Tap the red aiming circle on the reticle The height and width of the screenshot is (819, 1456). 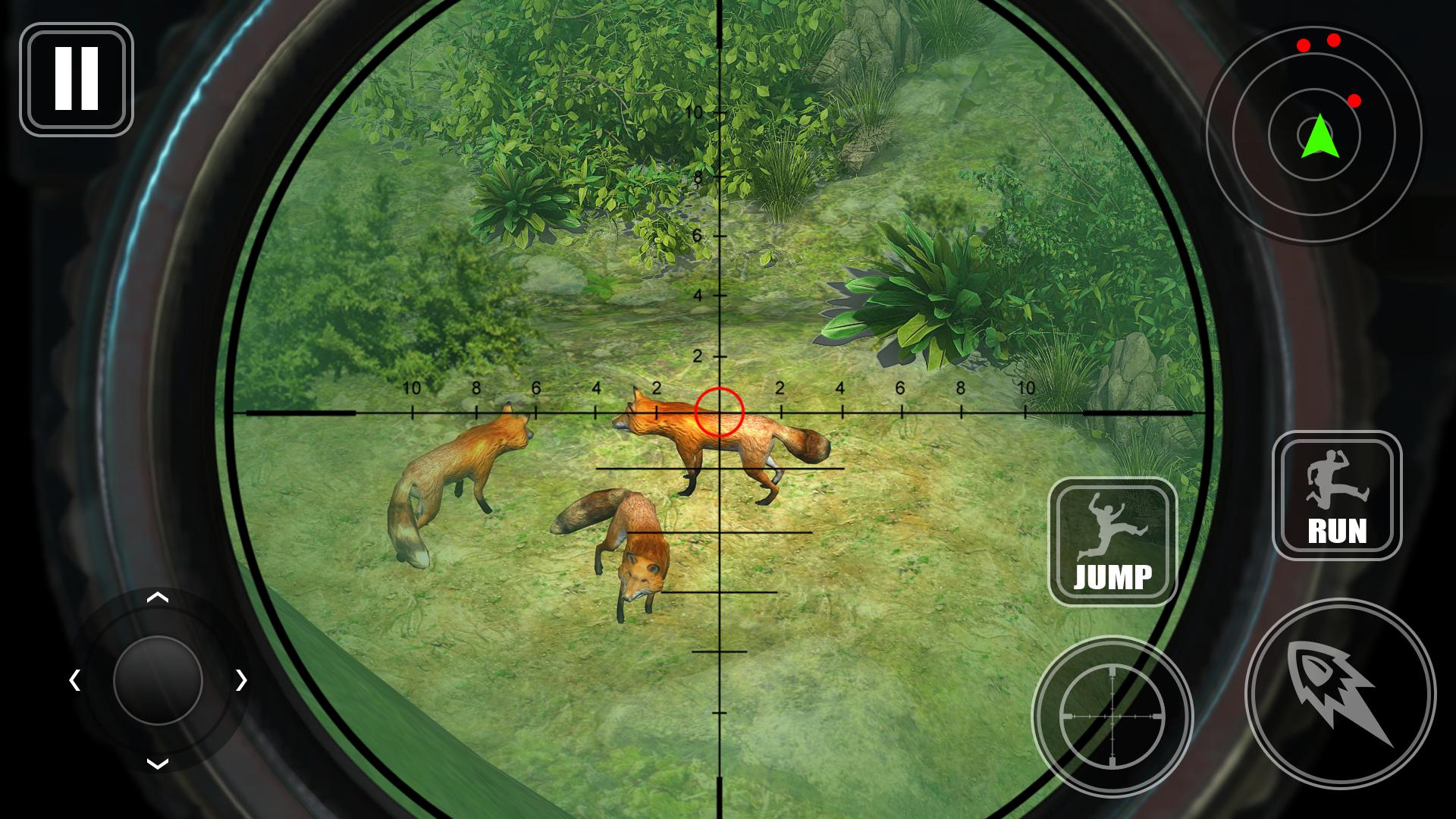click(x=719, y=412)
